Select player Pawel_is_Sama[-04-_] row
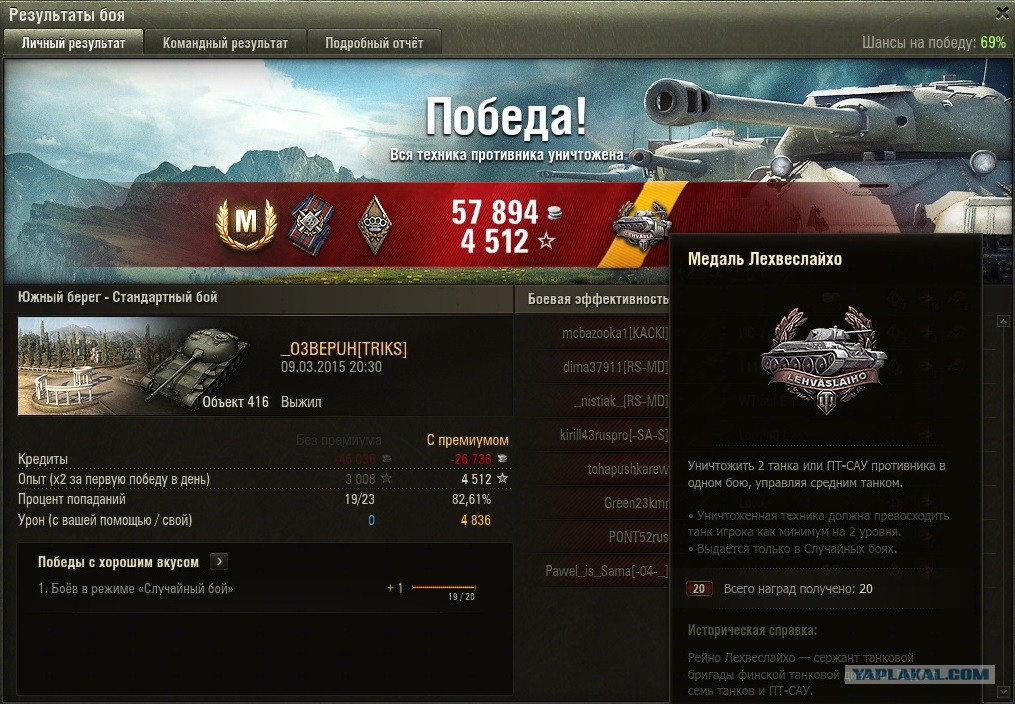 (606, 571)
